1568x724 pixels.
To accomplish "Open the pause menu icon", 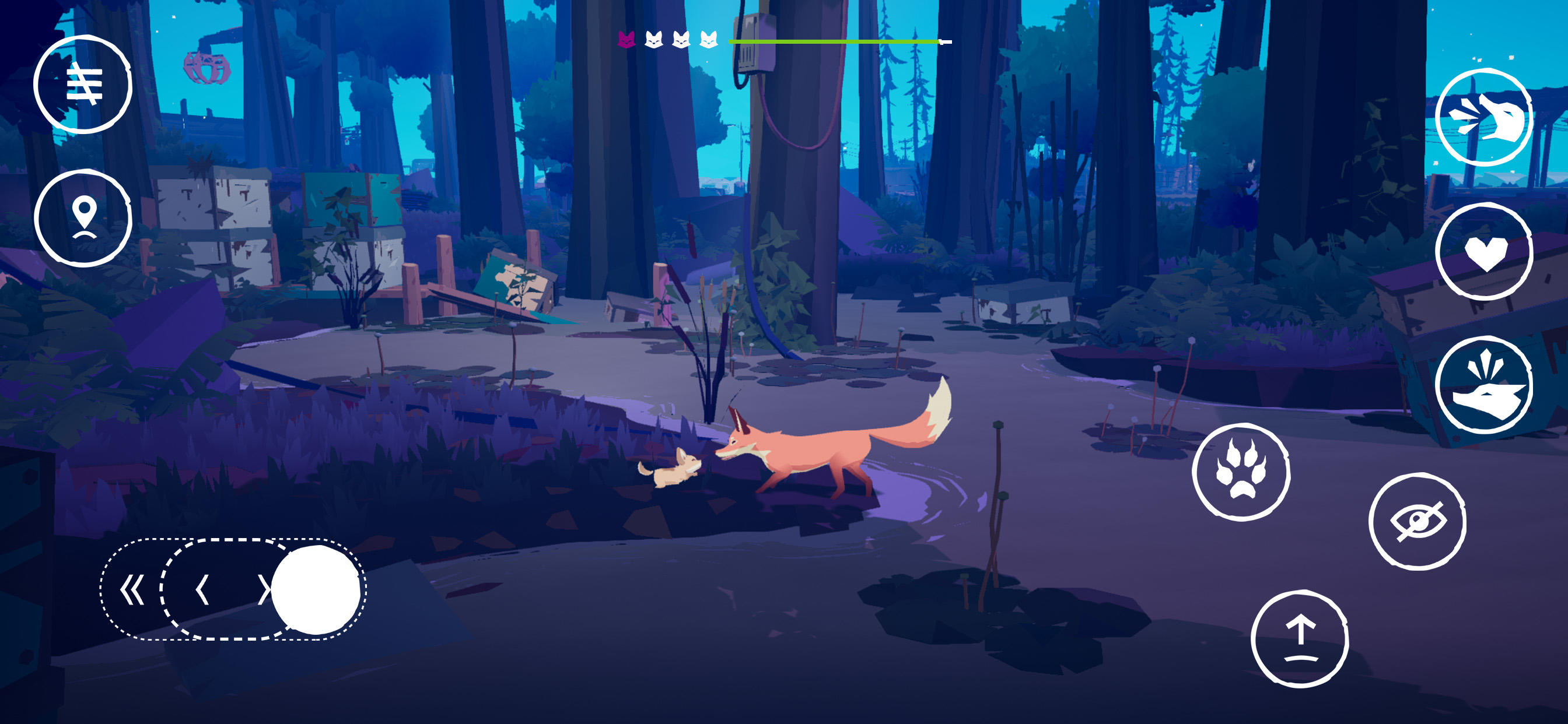I will point(85,85).
